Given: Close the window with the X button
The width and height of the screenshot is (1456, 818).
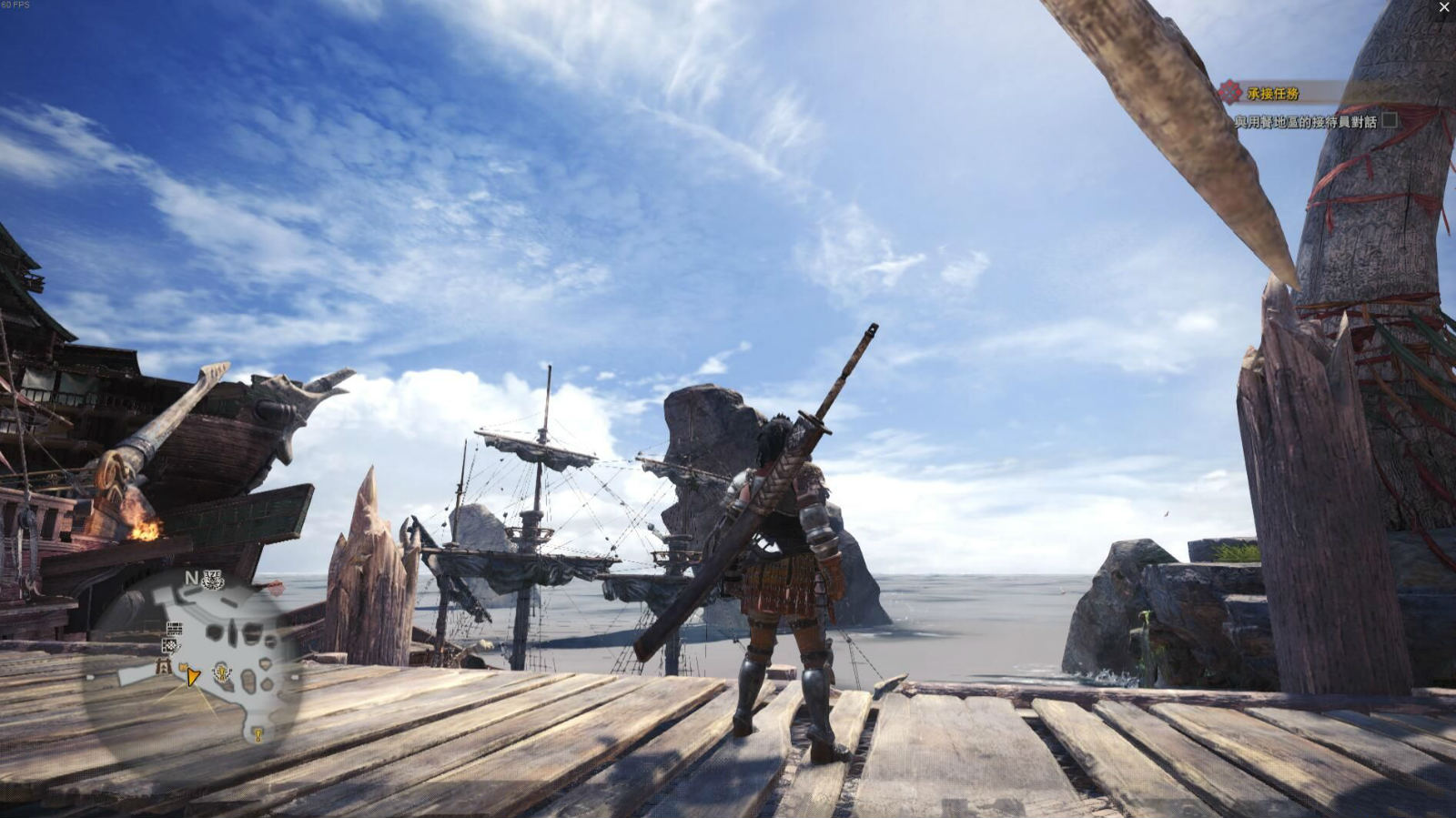Looking at the screenshot, I should (1444, 8).
